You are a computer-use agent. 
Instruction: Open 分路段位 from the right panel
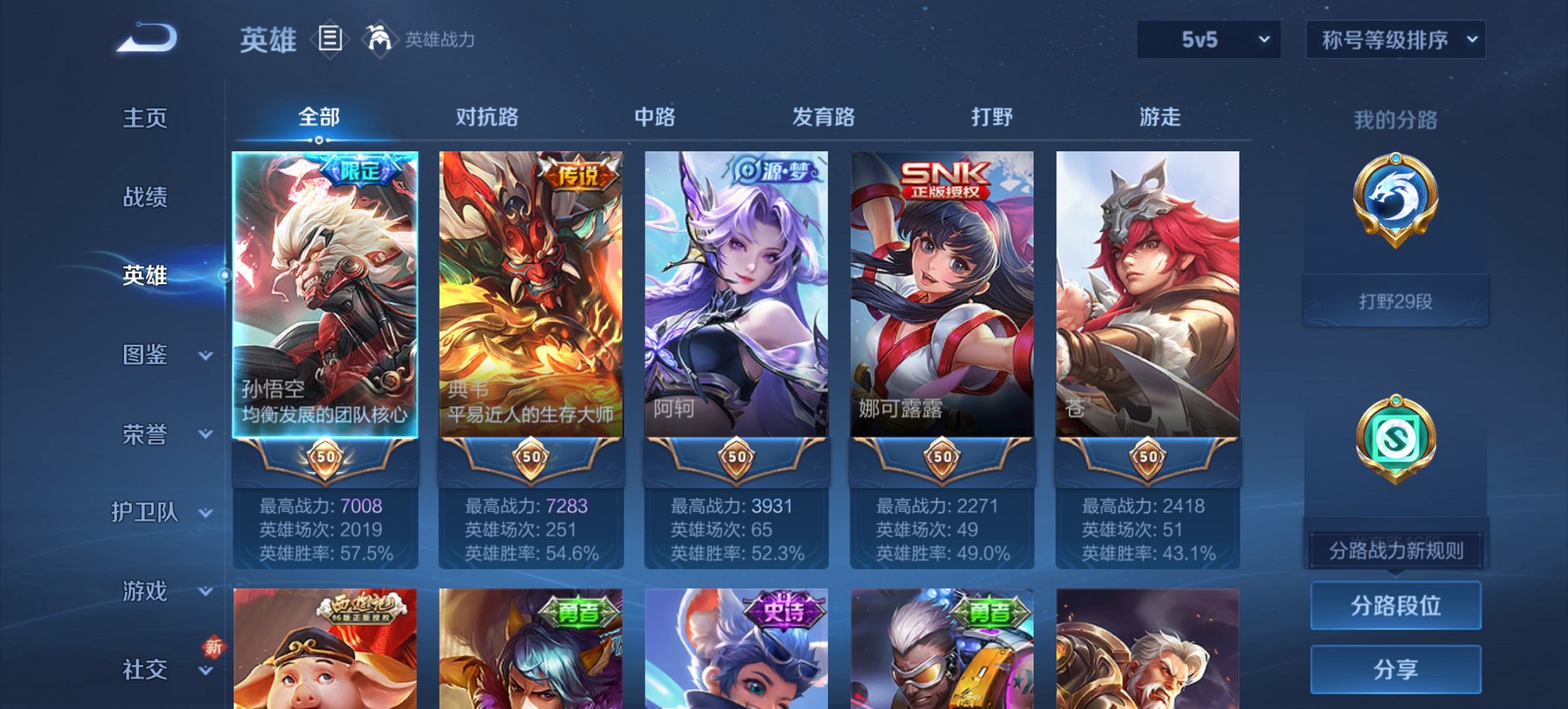pyautogui.click(x=1395, y=606)
